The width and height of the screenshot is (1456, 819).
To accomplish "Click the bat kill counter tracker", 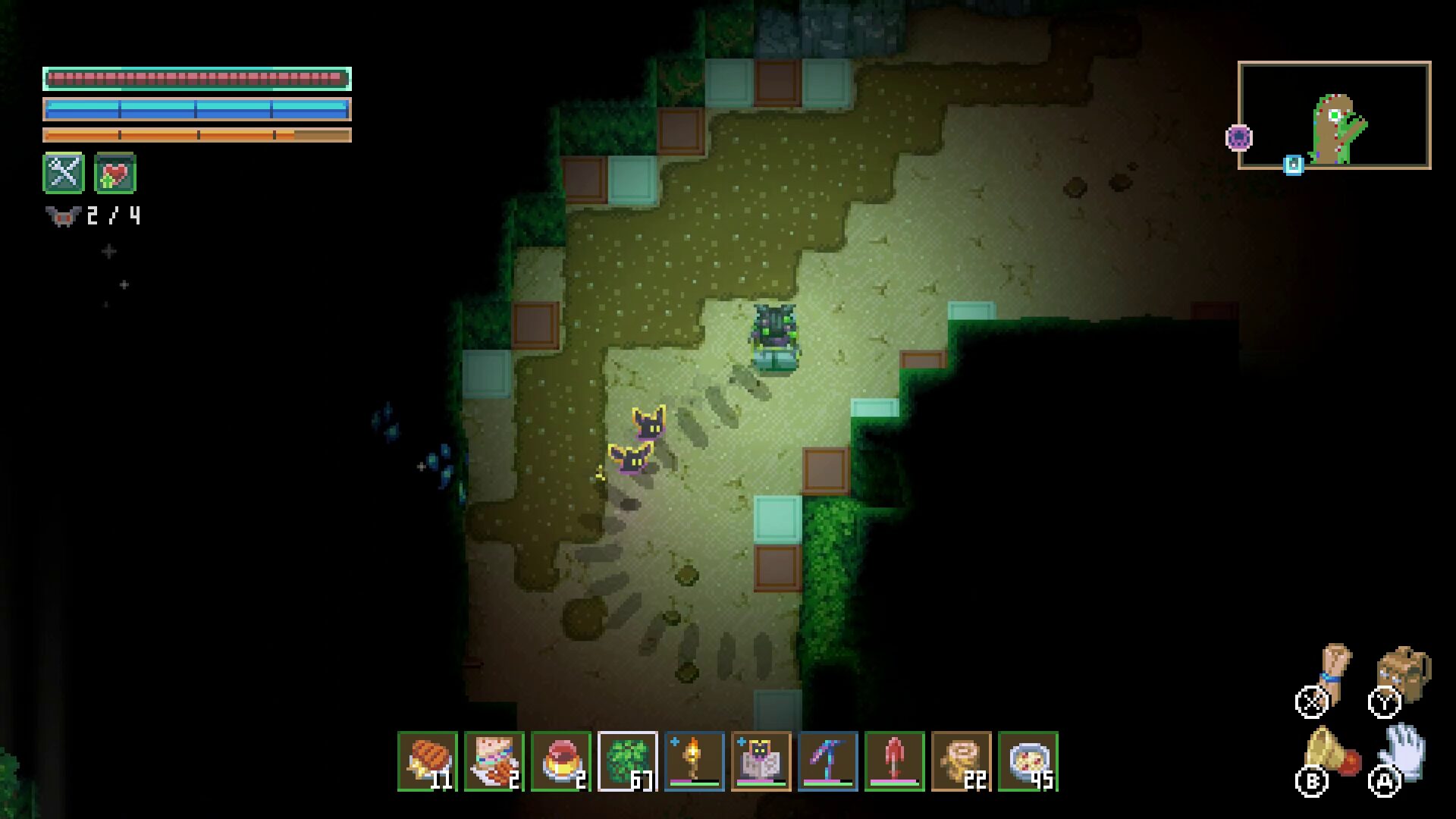I will 93,217.
